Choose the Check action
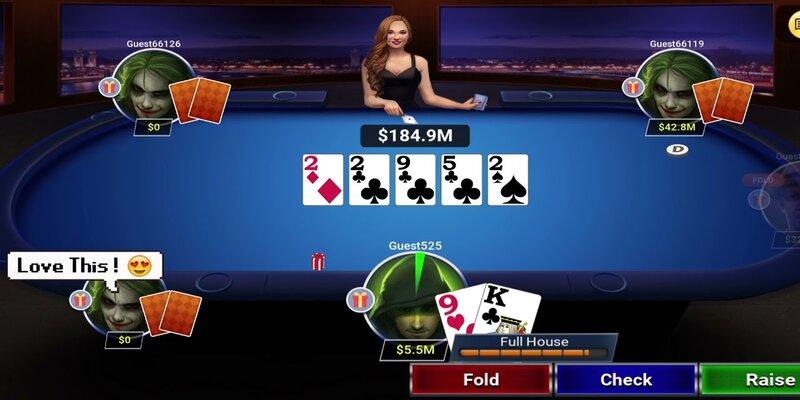Image resolution: width=800 pixels, height=400 pixels. point(626,380)
